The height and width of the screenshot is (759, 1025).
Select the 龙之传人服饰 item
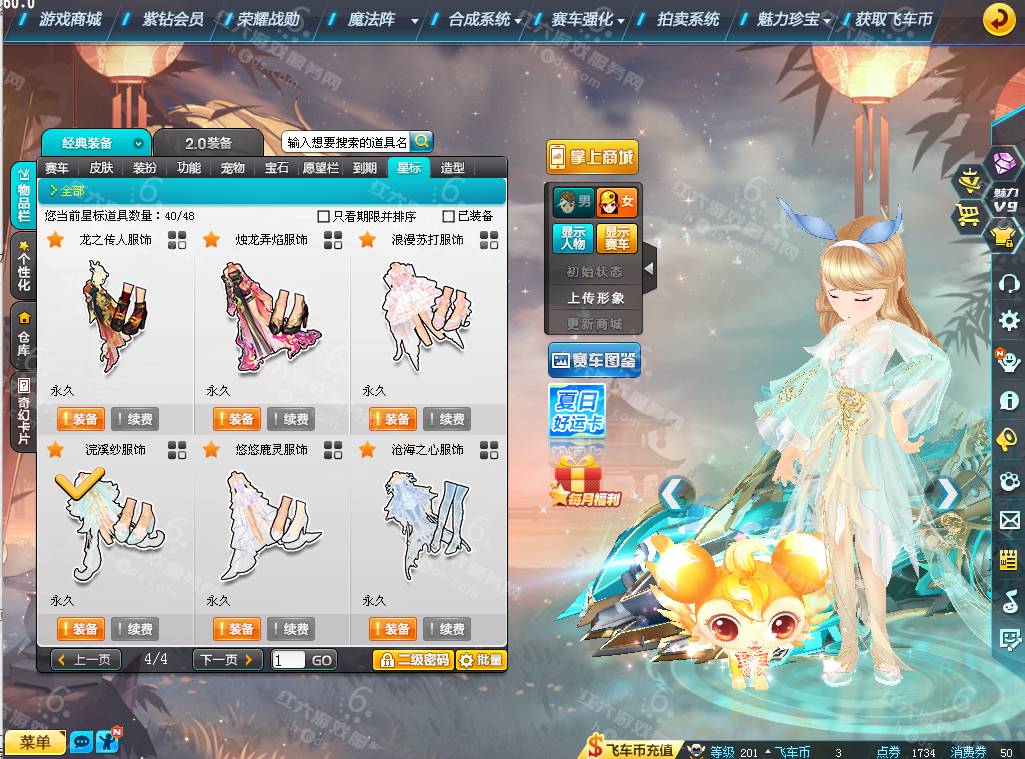click(x=115, y=316)
